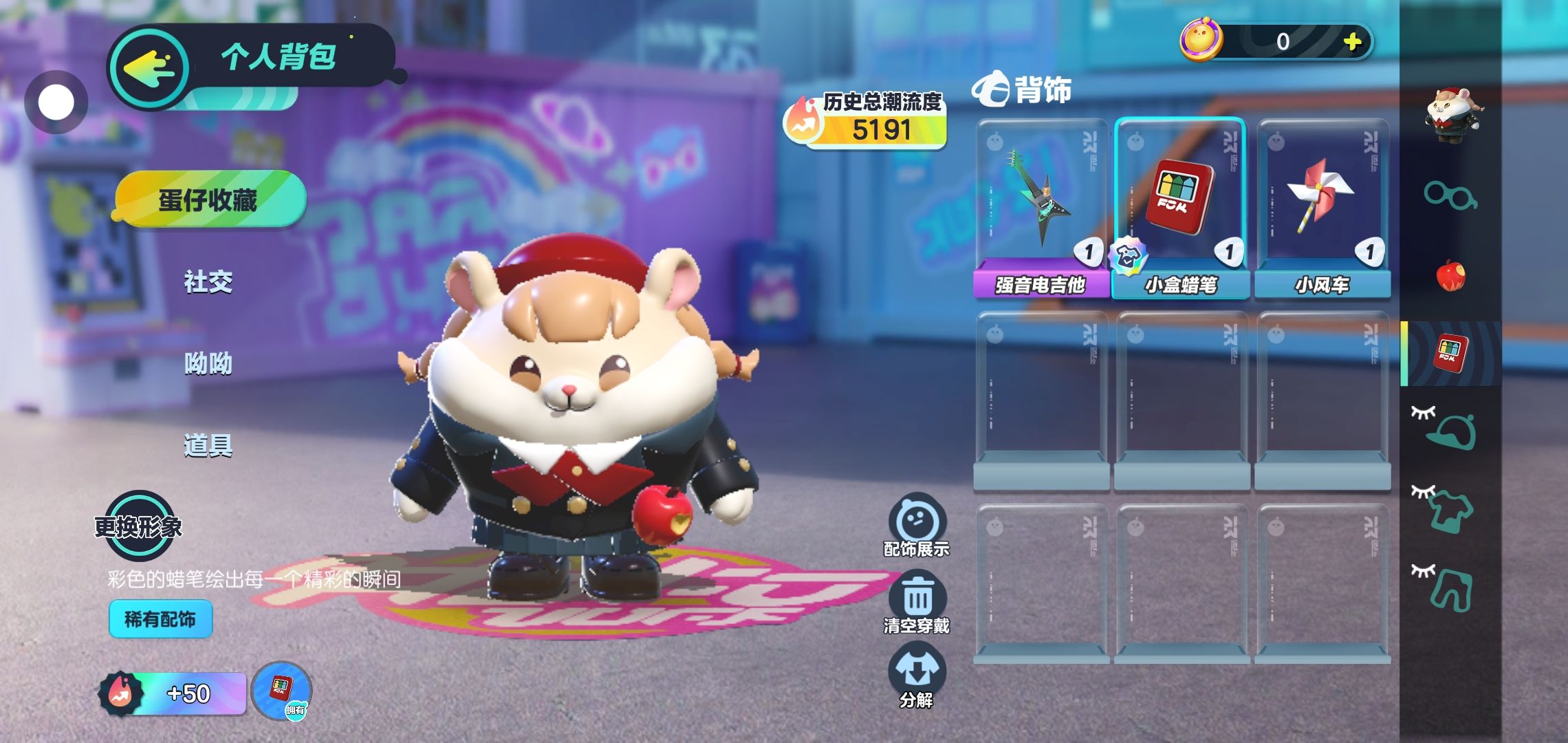Switch to the pants clothing tab

click(x=1450, y=590)
